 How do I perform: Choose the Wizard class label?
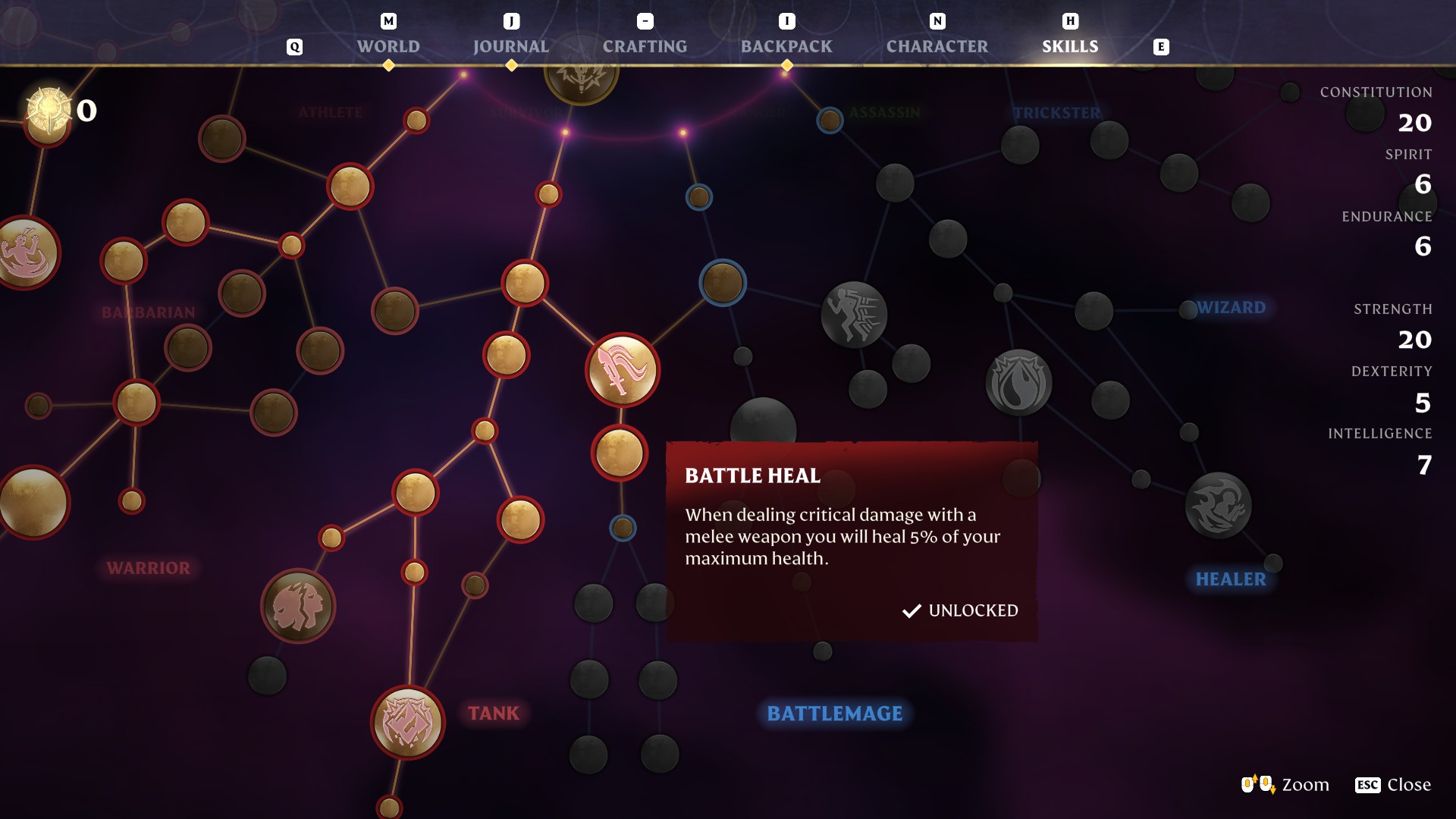pos(1231,308)
